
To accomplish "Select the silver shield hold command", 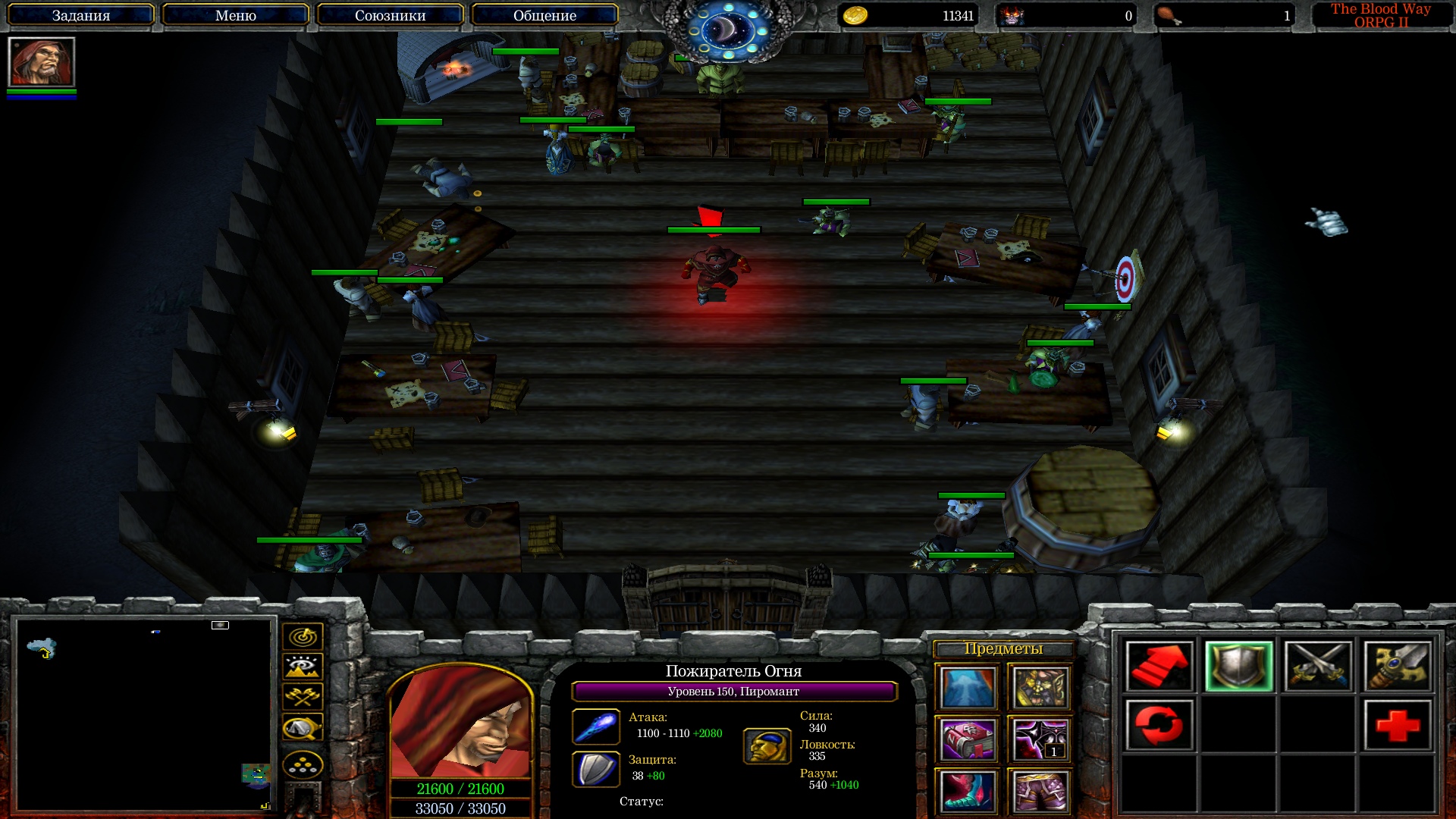I will coord(1238,666).
